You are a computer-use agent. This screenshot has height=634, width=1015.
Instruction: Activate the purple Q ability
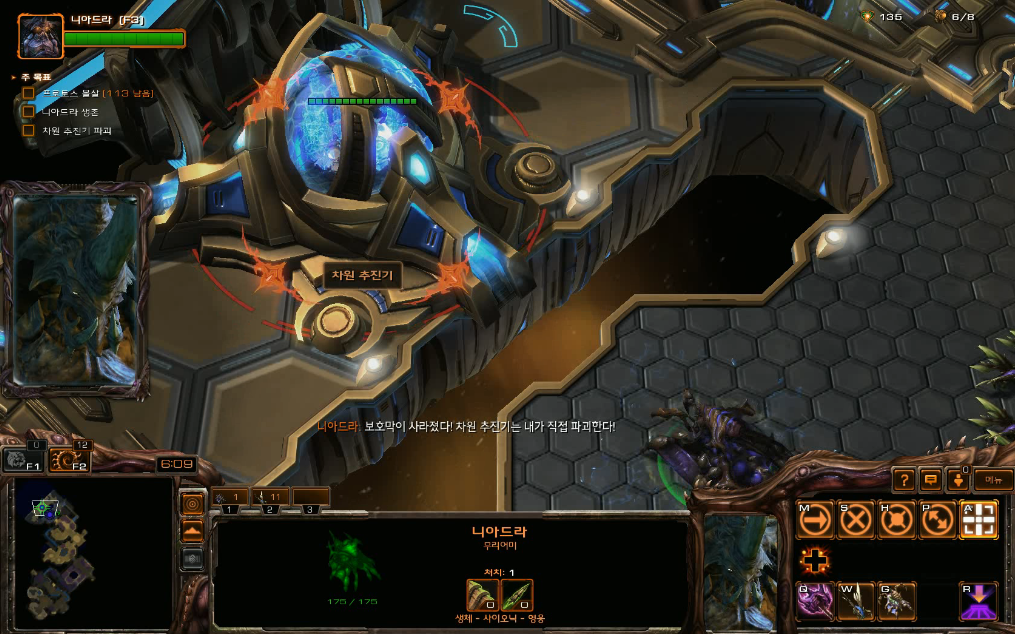[815, 601]
